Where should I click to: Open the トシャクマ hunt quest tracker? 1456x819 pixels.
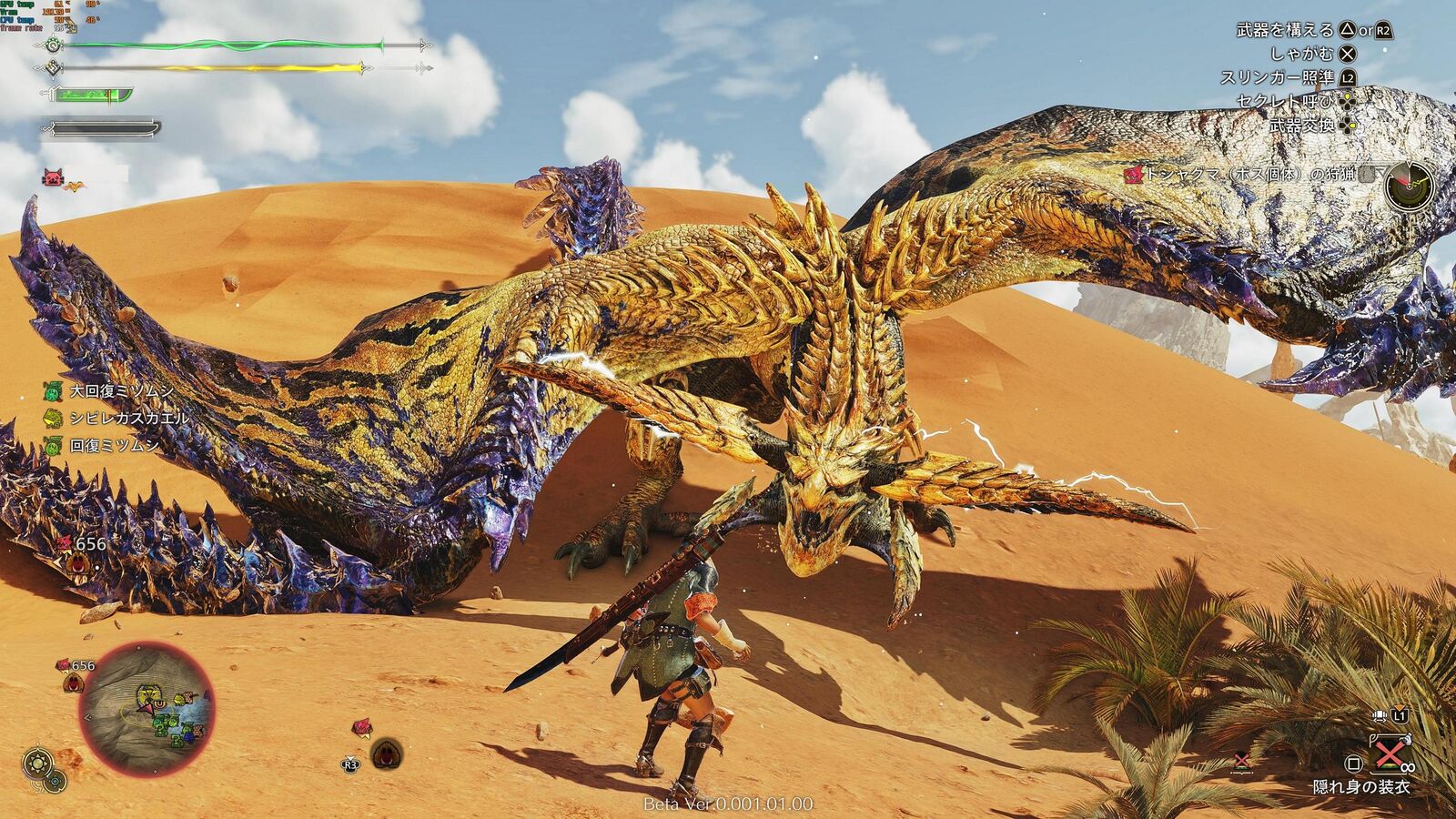pos(1258,175)
